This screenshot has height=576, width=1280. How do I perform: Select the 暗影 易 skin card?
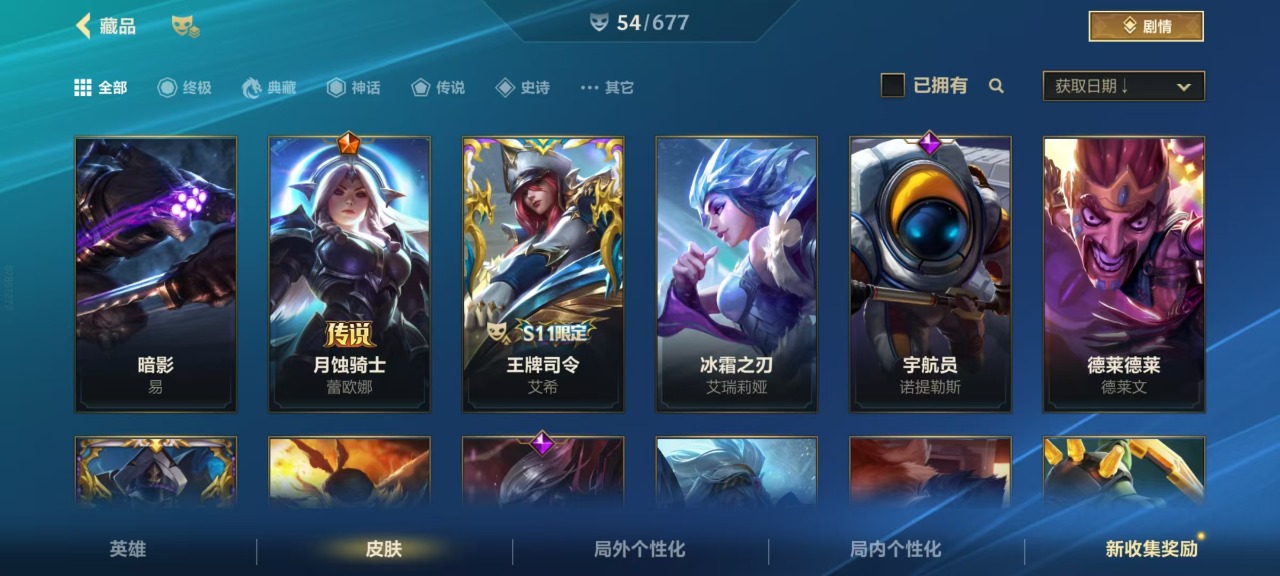(x=156, y=274)
